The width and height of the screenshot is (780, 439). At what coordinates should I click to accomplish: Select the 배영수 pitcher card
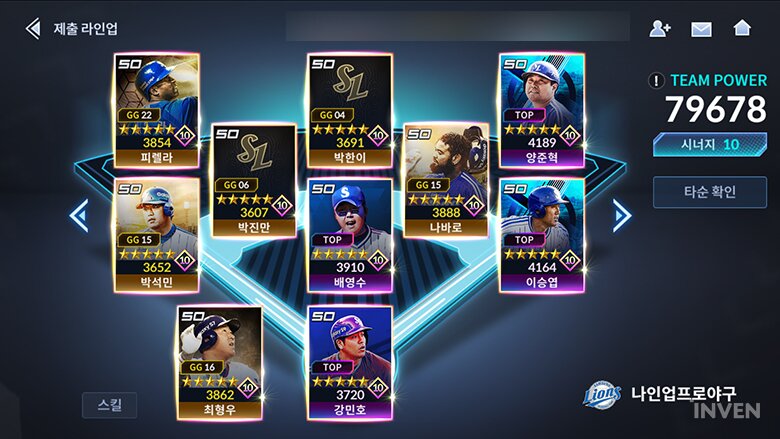pyautogui.click(x=350, y=235)
